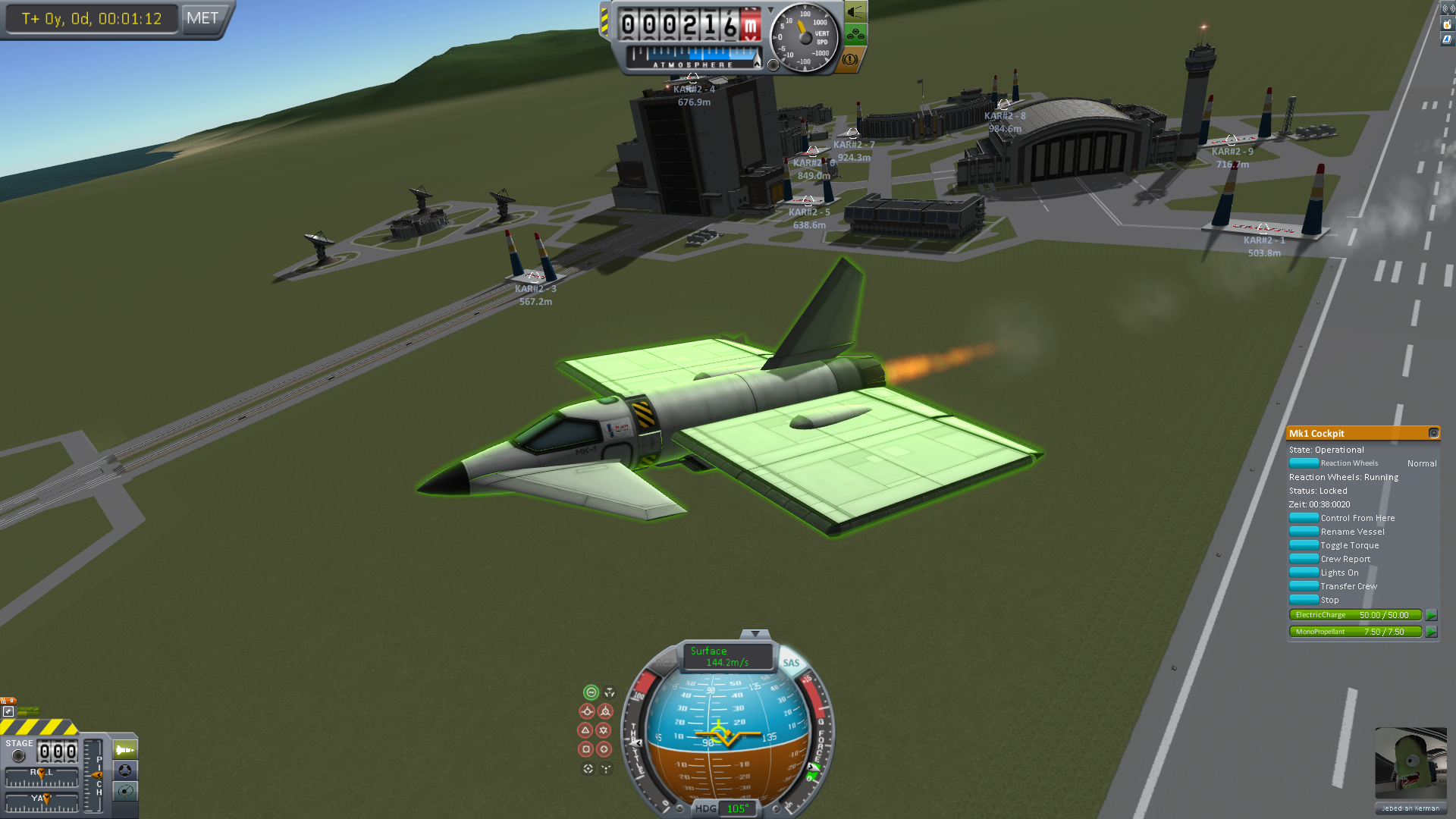Enable RCS on the navball
Image resolution: width=1456 pixels, height=819 pixels.
pyautogui.click(x=665, y=663)
